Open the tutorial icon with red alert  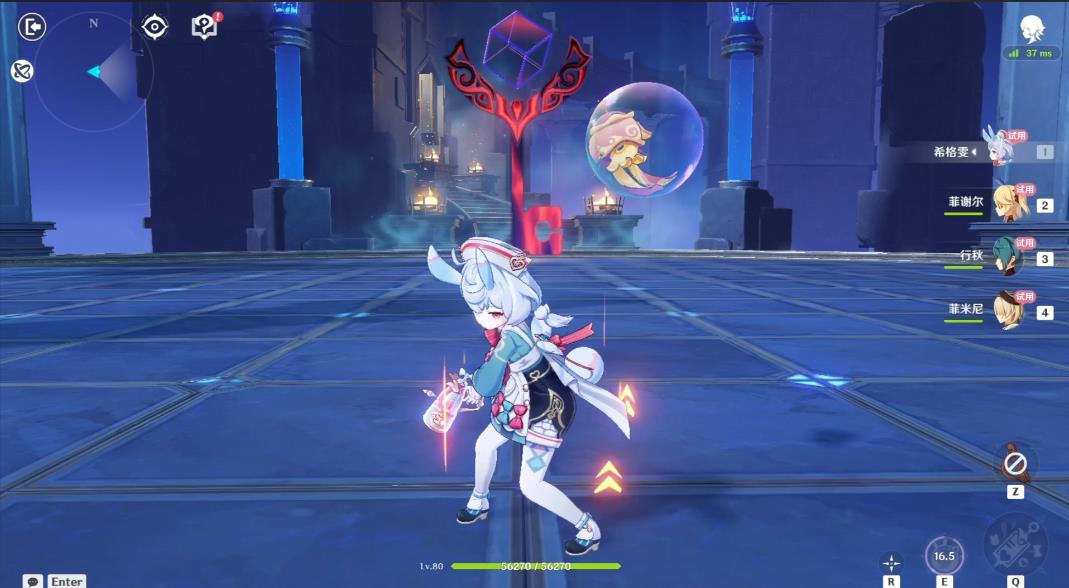click(204, 27)
